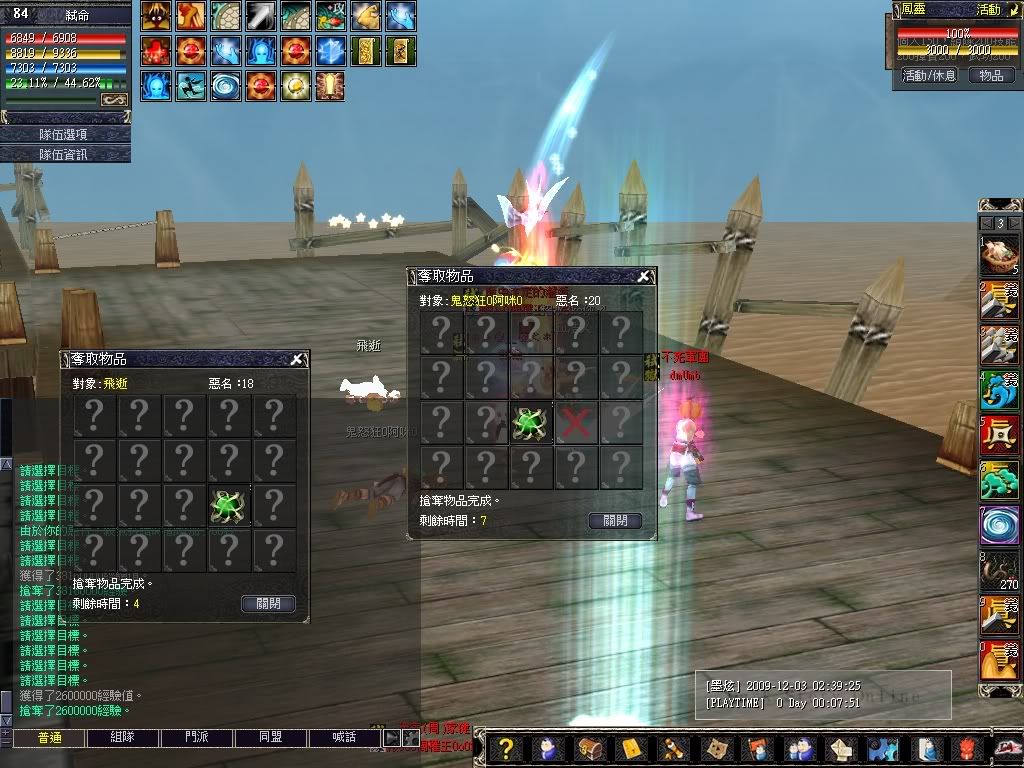
Task: Open help with the yellow question mark
Action: point(506,748)
